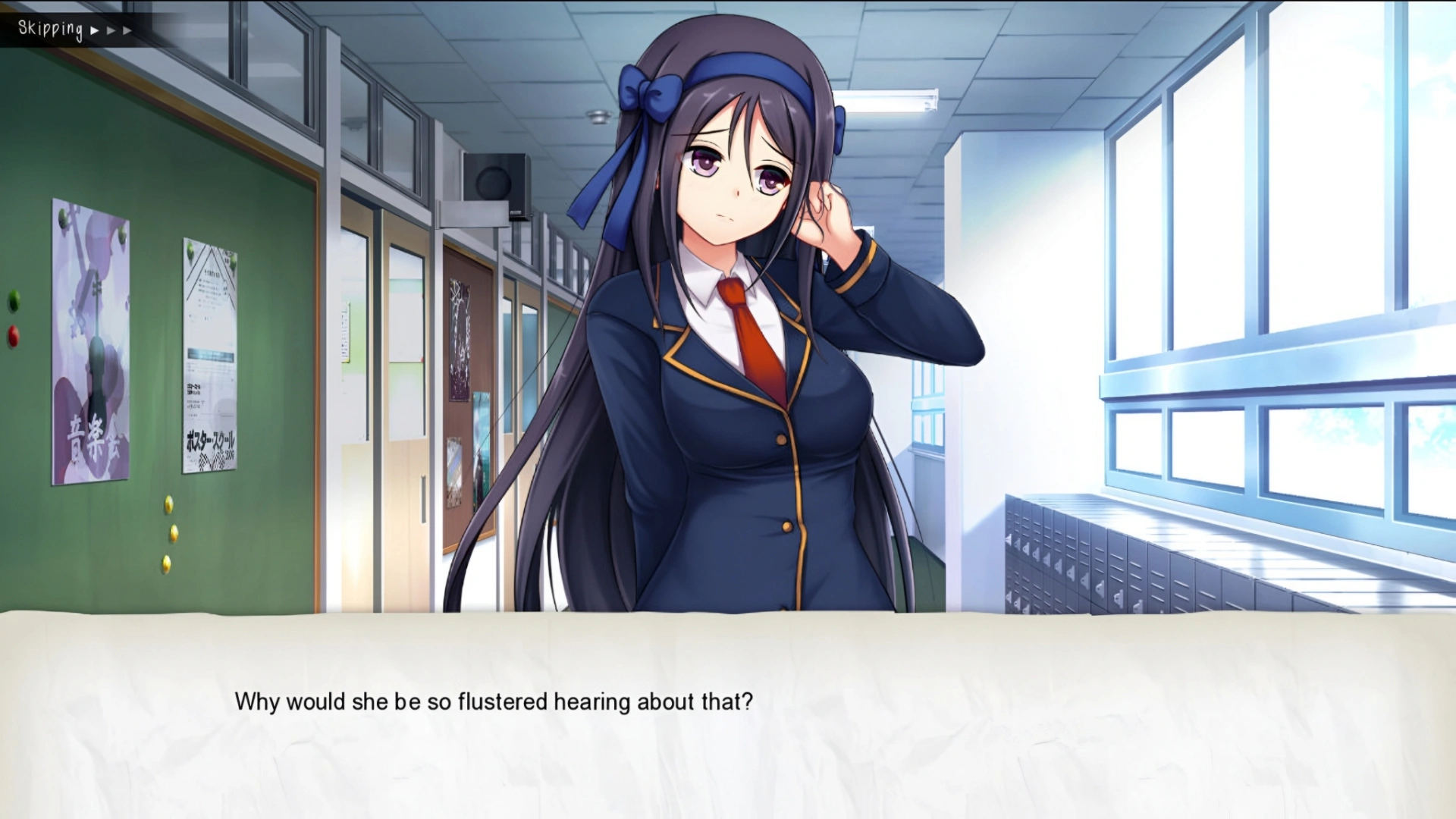
Task: Click the second skip arrow icon
Action: (111, 30)
